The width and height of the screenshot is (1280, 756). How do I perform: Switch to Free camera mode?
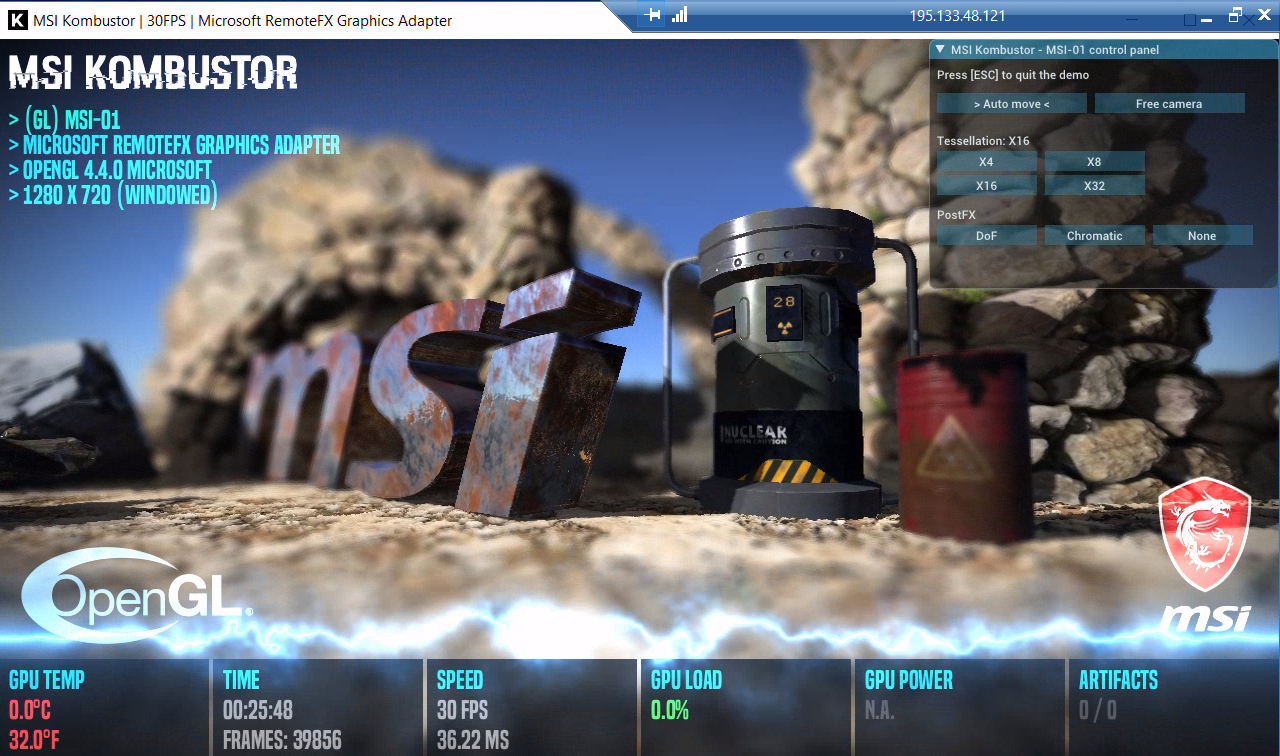point(1169,104)
